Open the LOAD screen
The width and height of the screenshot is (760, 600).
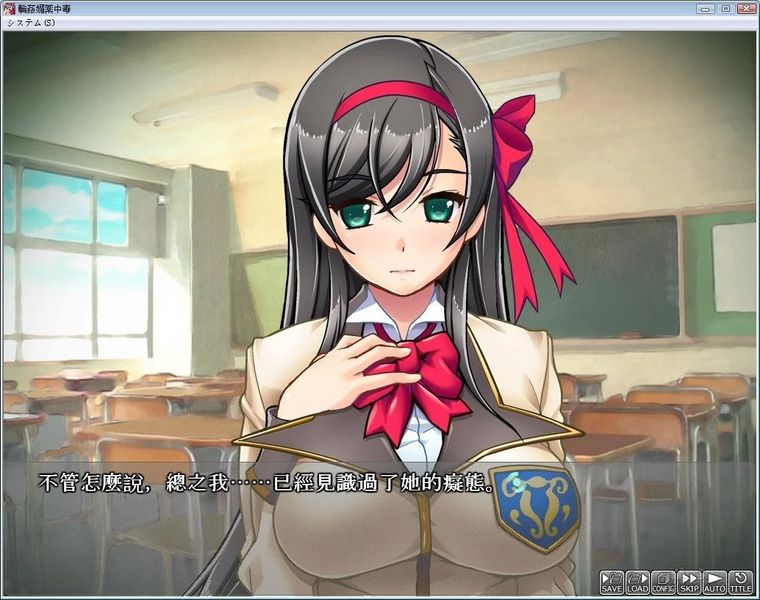[637, 582]
